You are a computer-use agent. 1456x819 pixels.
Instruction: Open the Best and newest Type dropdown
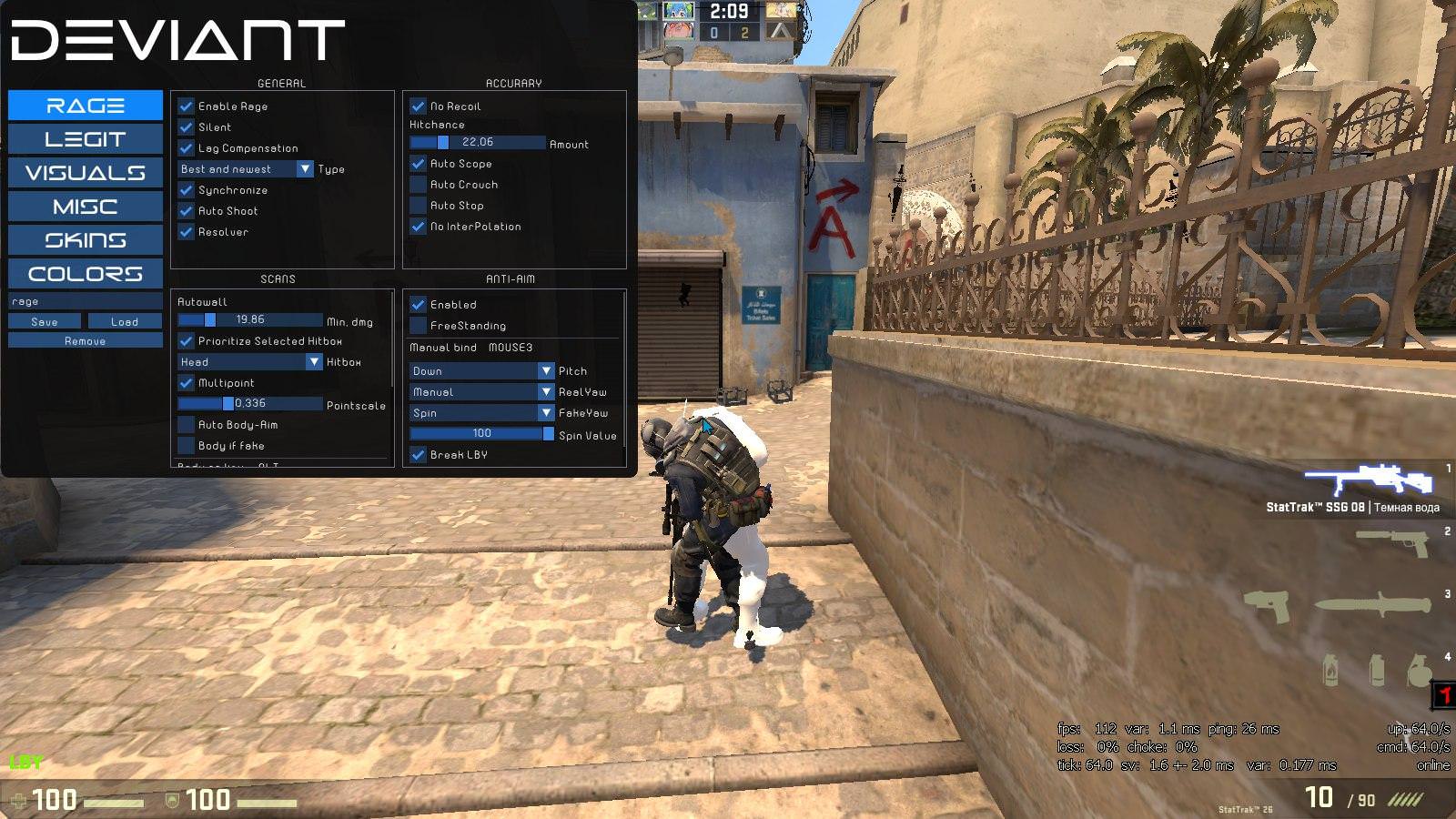pyautogui.click(x=246, y=169)
